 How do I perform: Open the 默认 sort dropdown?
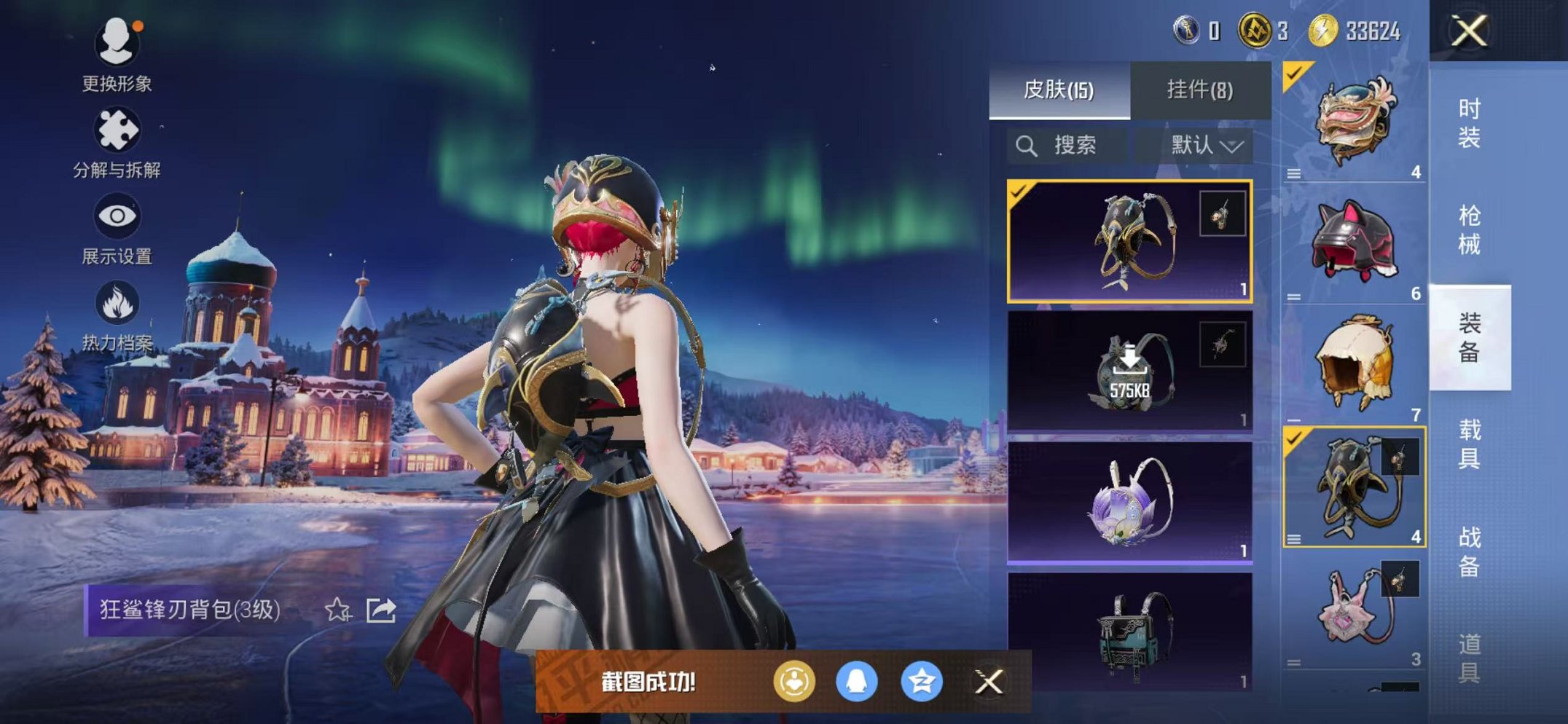[1205, 146]
